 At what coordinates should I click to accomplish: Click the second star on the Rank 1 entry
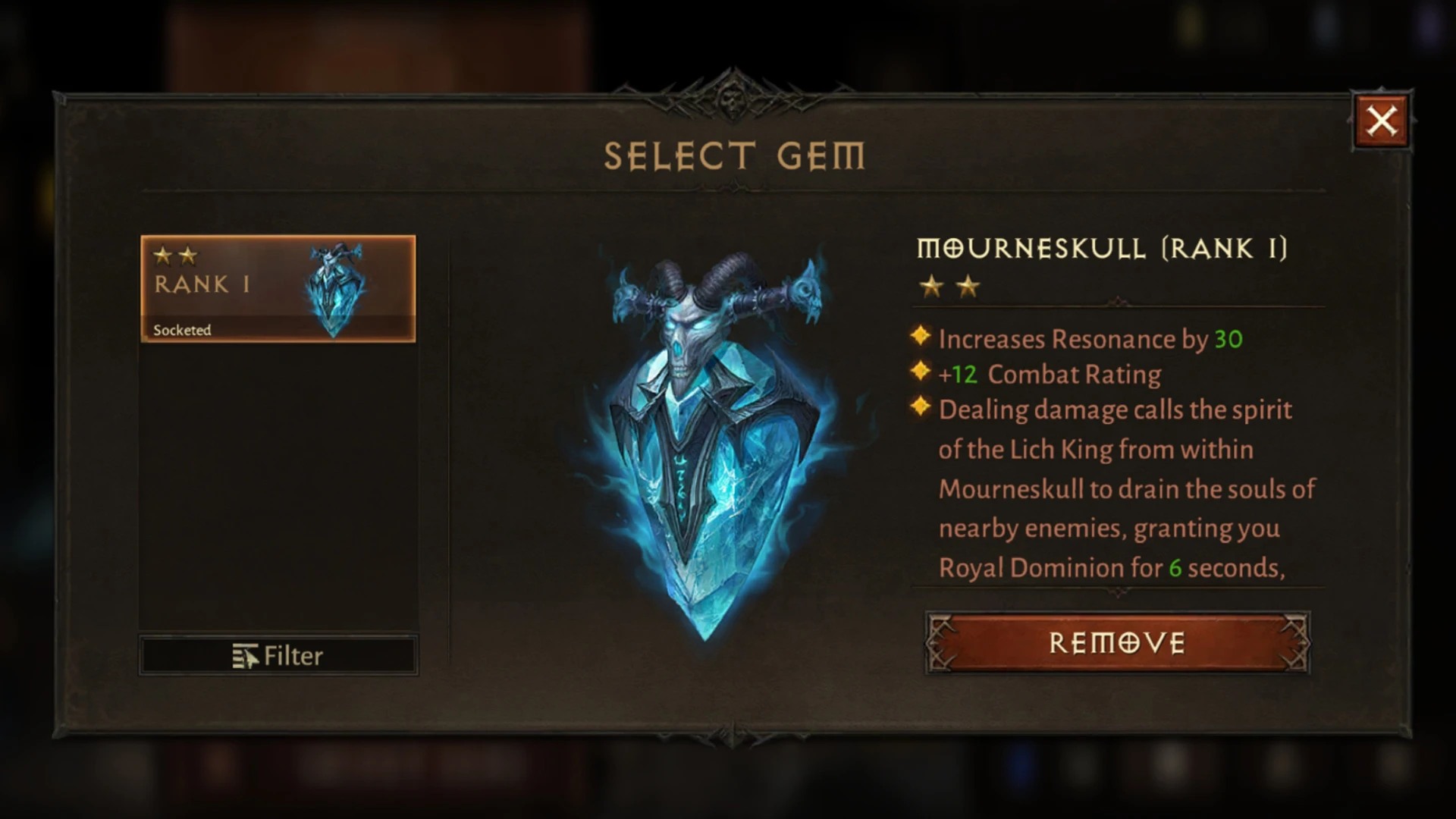[x=188, y=256]
